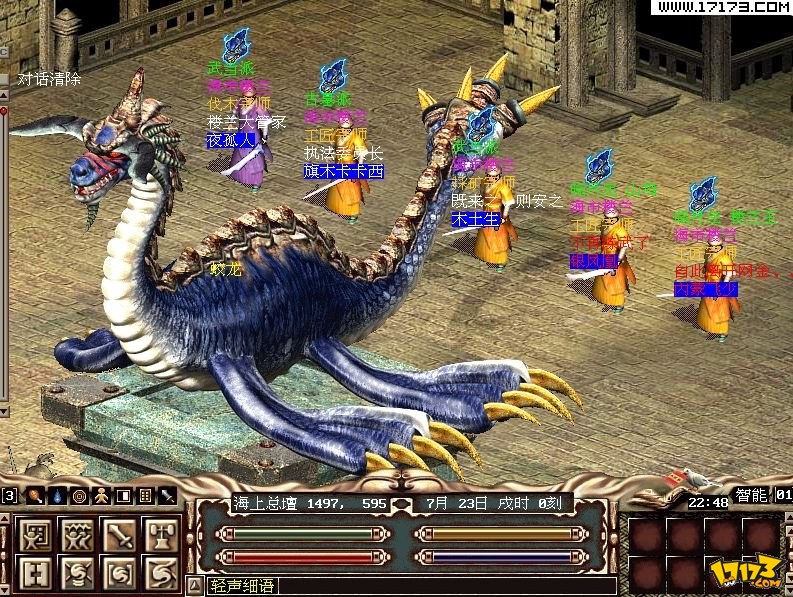This screenshot has width=793, height=597.
Task: Toggle the triangle chat channel button
Action: point(194,584)
